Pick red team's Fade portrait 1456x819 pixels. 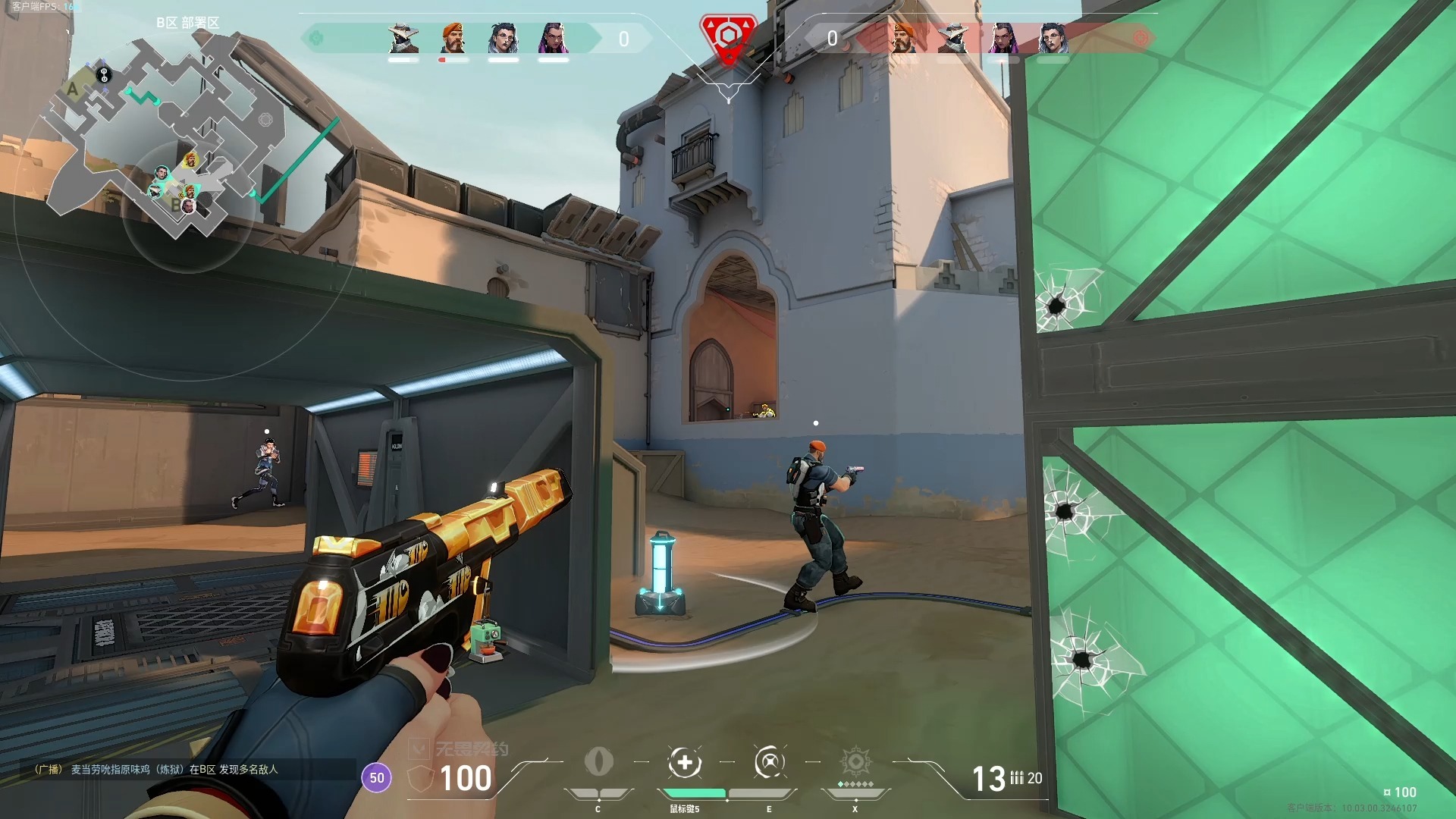(x=1053, y=38)
